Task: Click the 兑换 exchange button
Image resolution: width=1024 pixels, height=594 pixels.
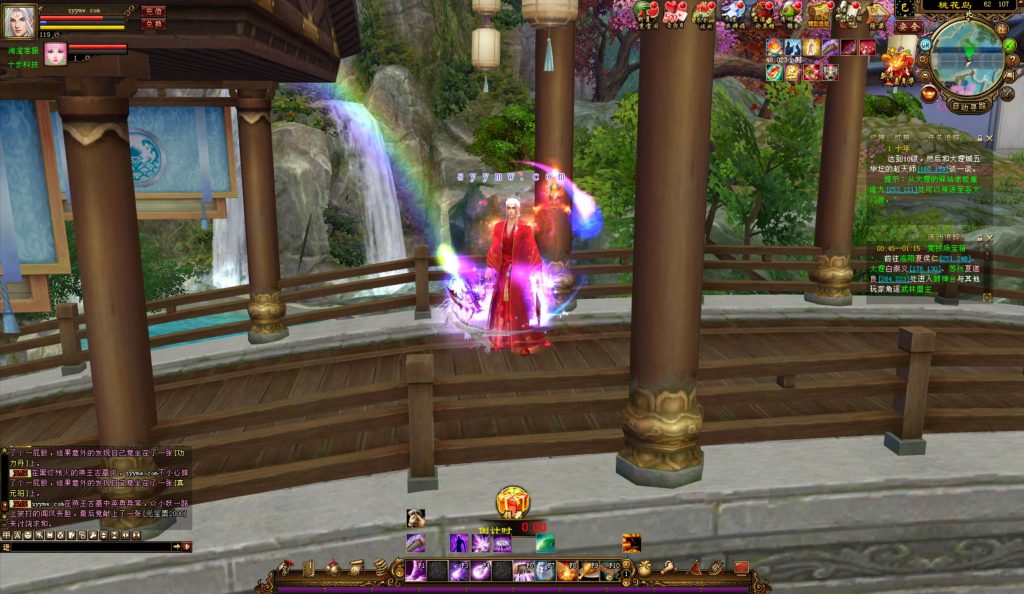Action: 153,24
